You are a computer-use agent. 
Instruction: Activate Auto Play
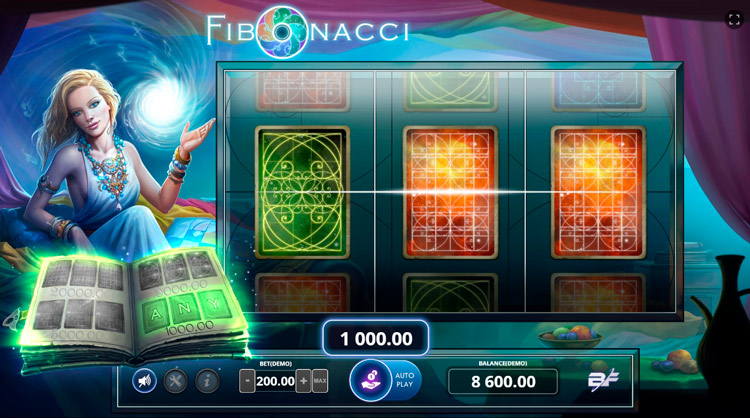coord(404,381)
